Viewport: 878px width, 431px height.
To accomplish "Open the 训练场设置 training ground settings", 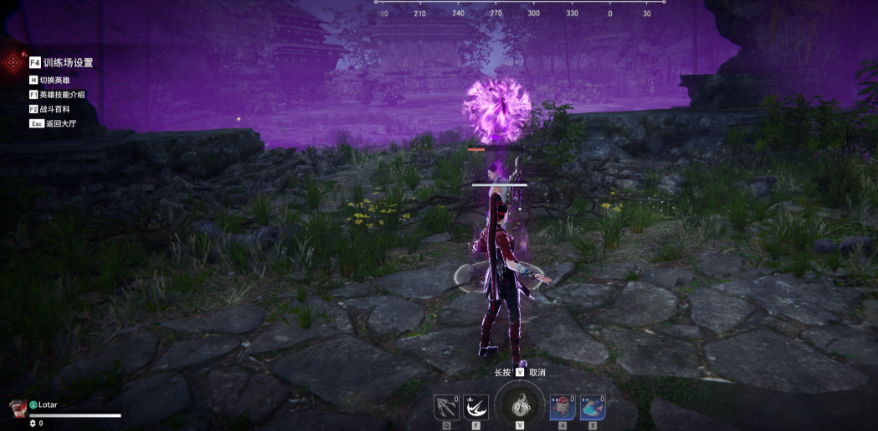I will (x=67, y=62).
